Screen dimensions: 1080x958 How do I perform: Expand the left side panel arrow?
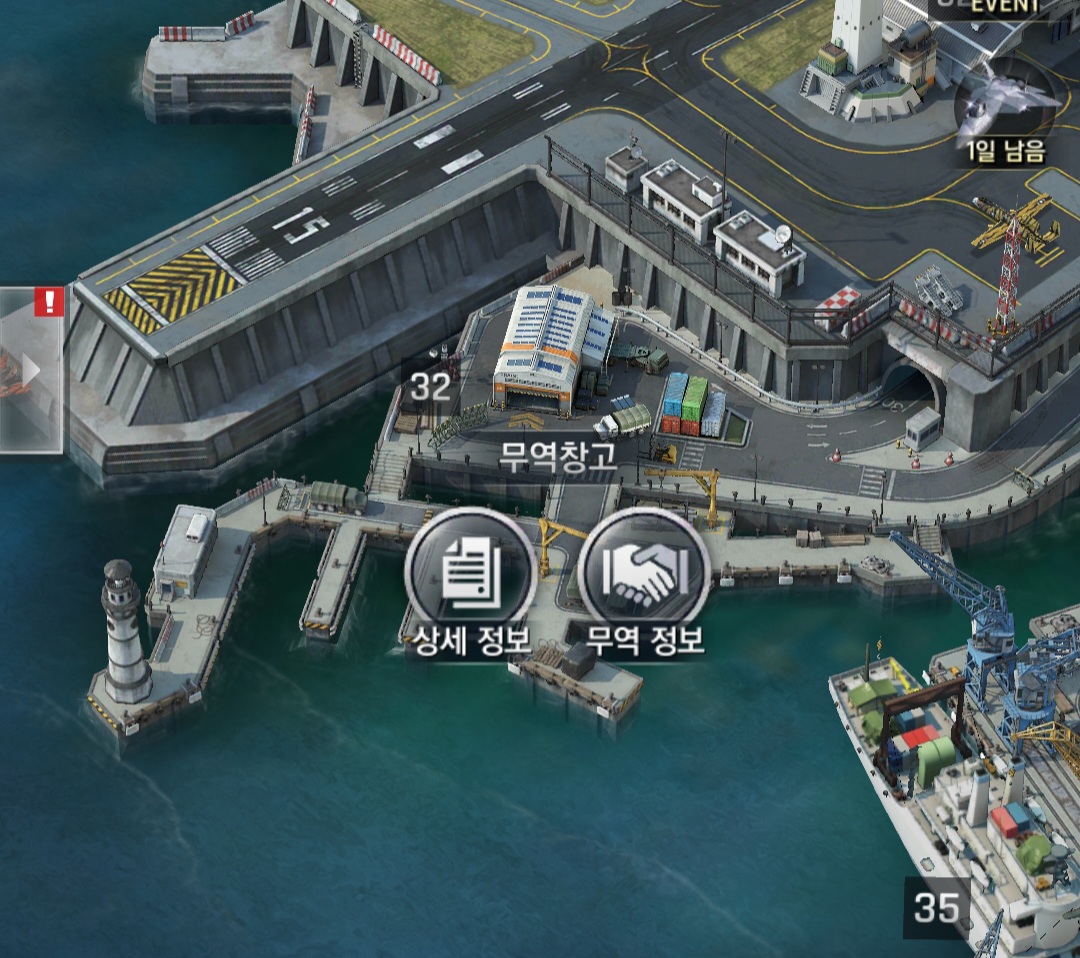(x=30, y=371)
